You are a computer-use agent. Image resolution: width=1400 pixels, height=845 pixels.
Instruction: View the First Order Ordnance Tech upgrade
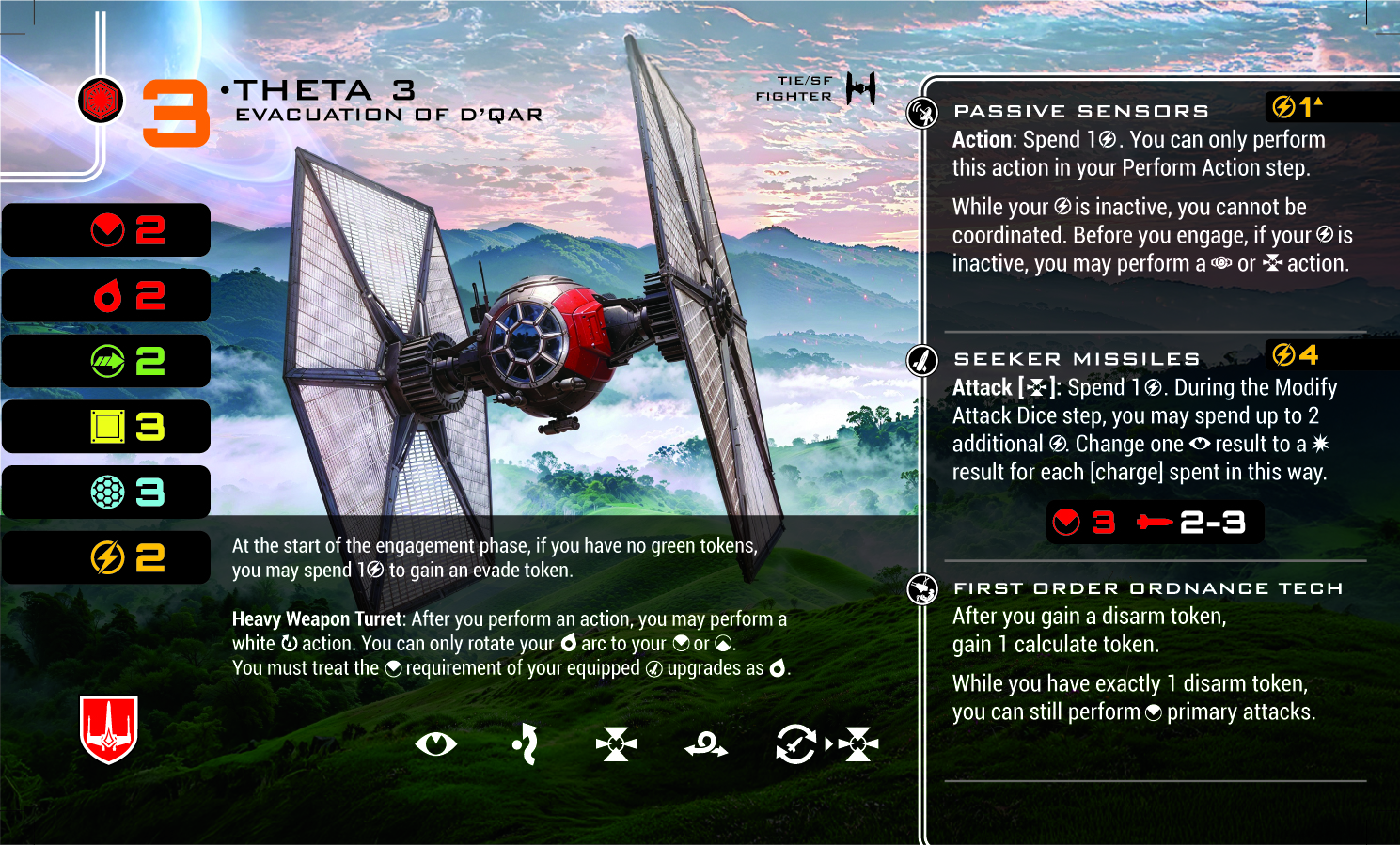(1147, 588)
